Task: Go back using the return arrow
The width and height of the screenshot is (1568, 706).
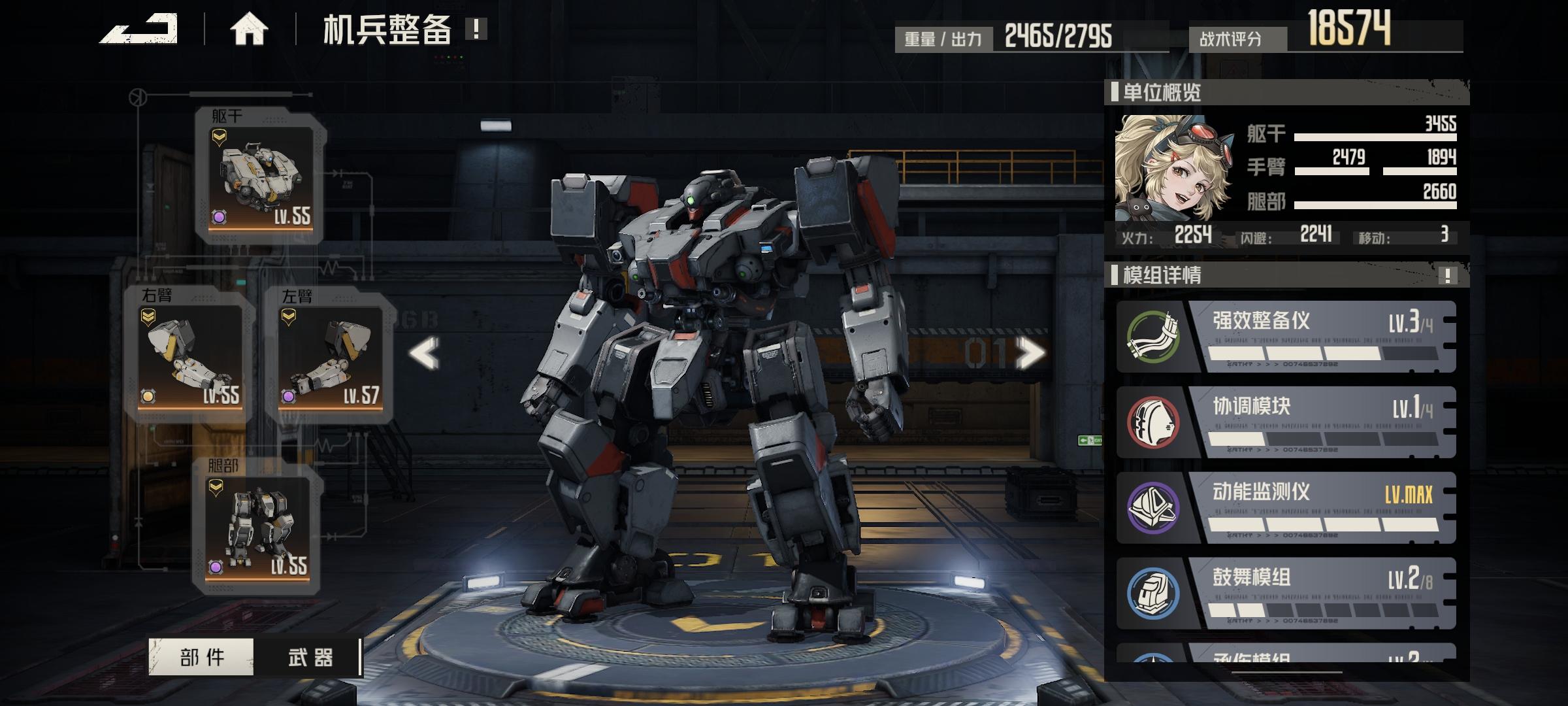Action: (139, 29)
